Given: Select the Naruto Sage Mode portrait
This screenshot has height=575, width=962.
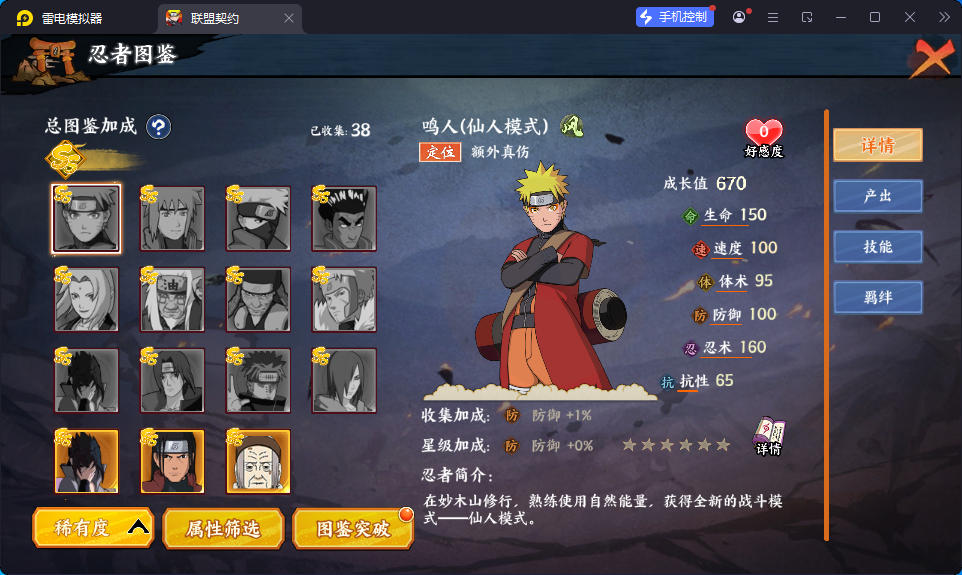Looking at the screenshot, I should 86,219.
